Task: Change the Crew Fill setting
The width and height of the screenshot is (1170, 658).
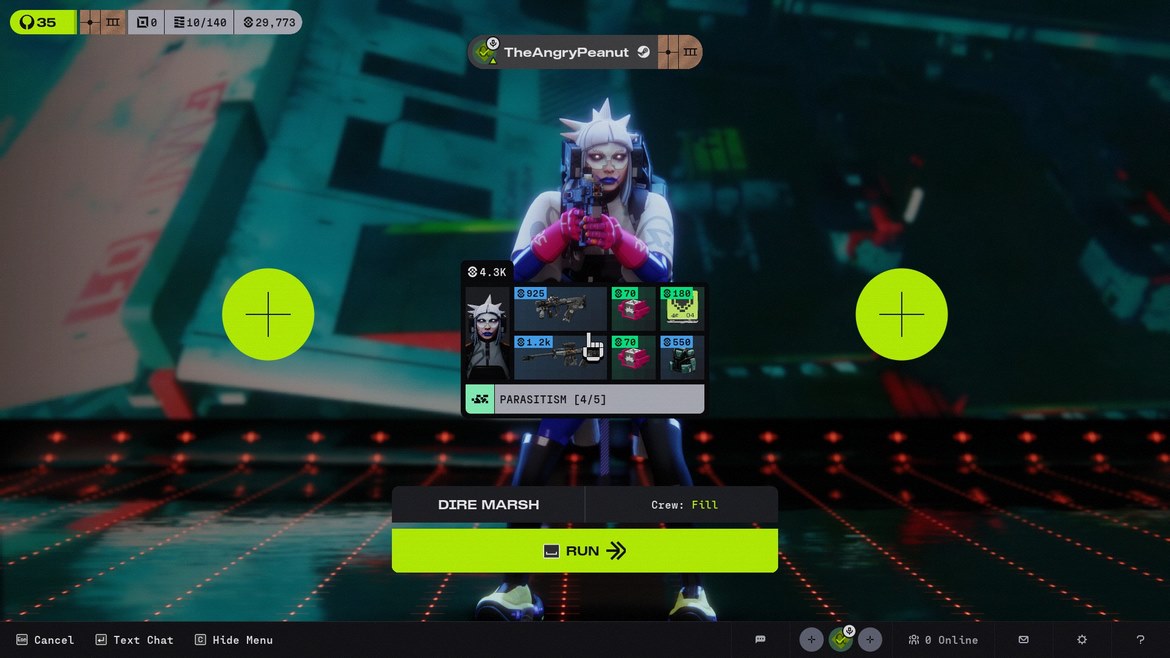Action: pos(683,505)
